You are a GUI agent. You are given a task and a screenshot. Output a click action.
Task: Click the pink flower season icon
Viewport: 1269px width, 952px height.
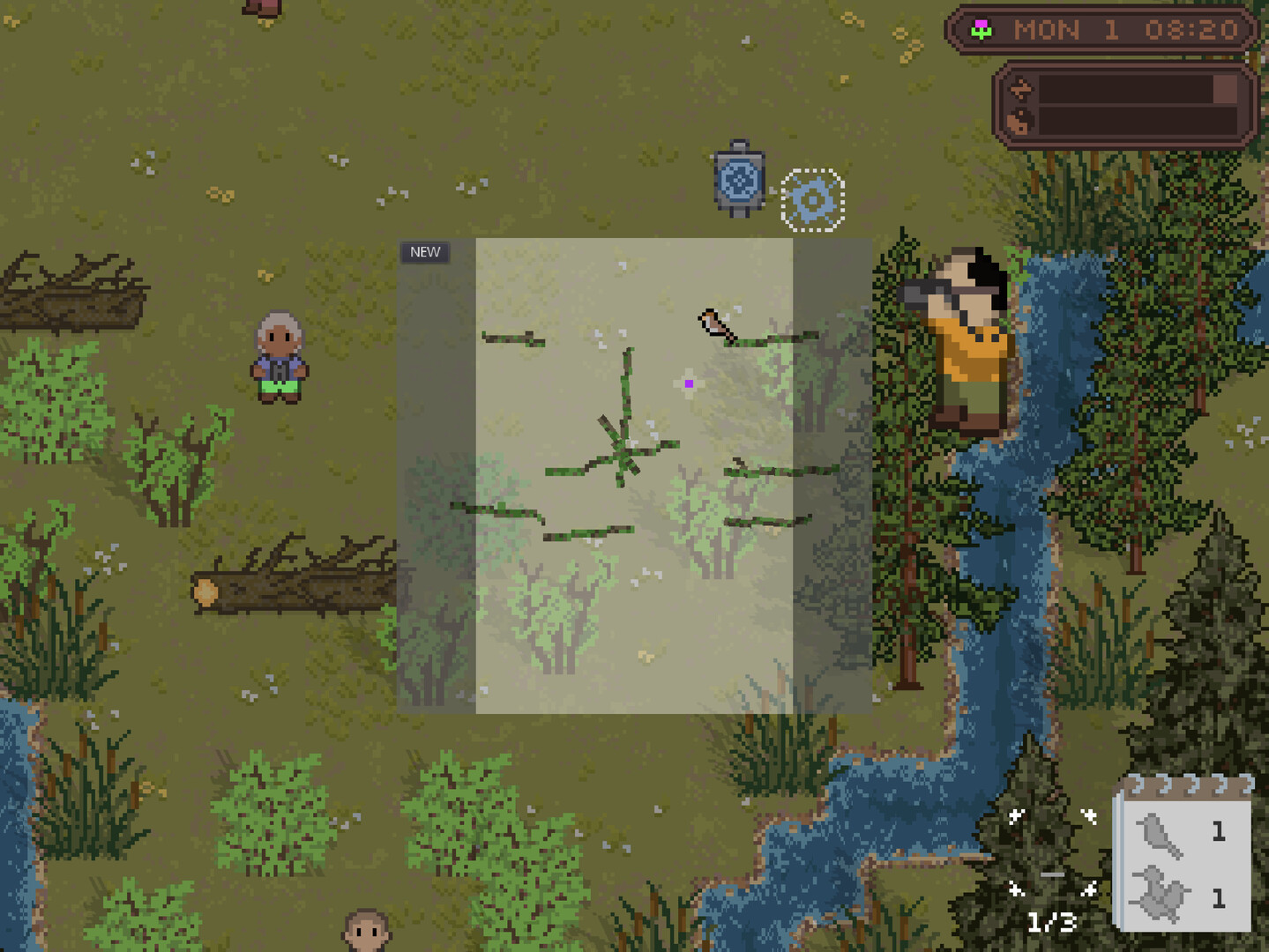(x=982, y=29)
